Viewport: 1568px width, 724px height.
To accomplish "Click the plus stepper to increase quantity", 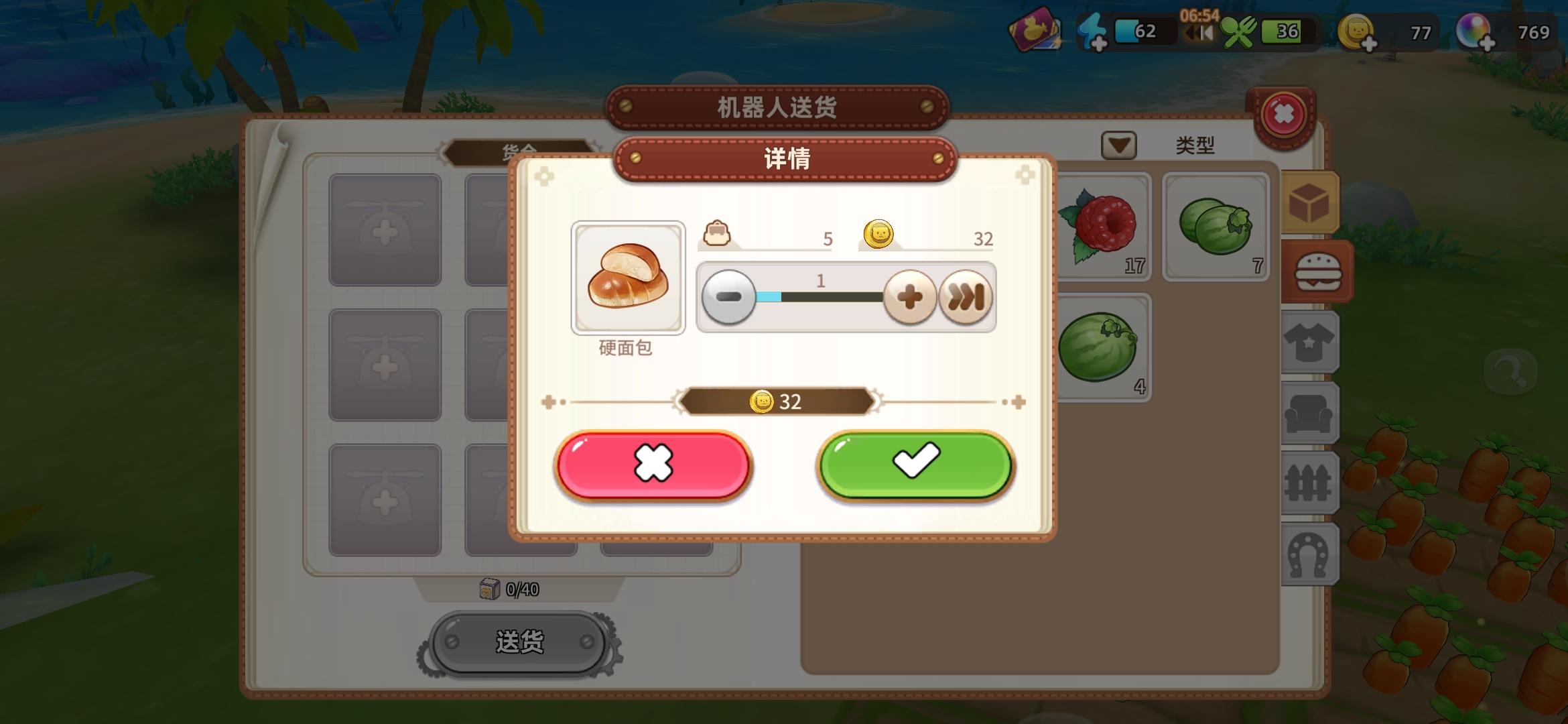I will pyautogui.click(x=911, y=296).
